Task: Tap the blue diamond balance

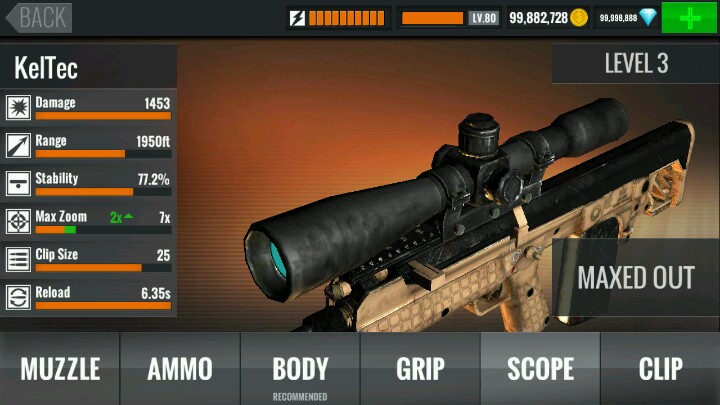Action: 628,18
